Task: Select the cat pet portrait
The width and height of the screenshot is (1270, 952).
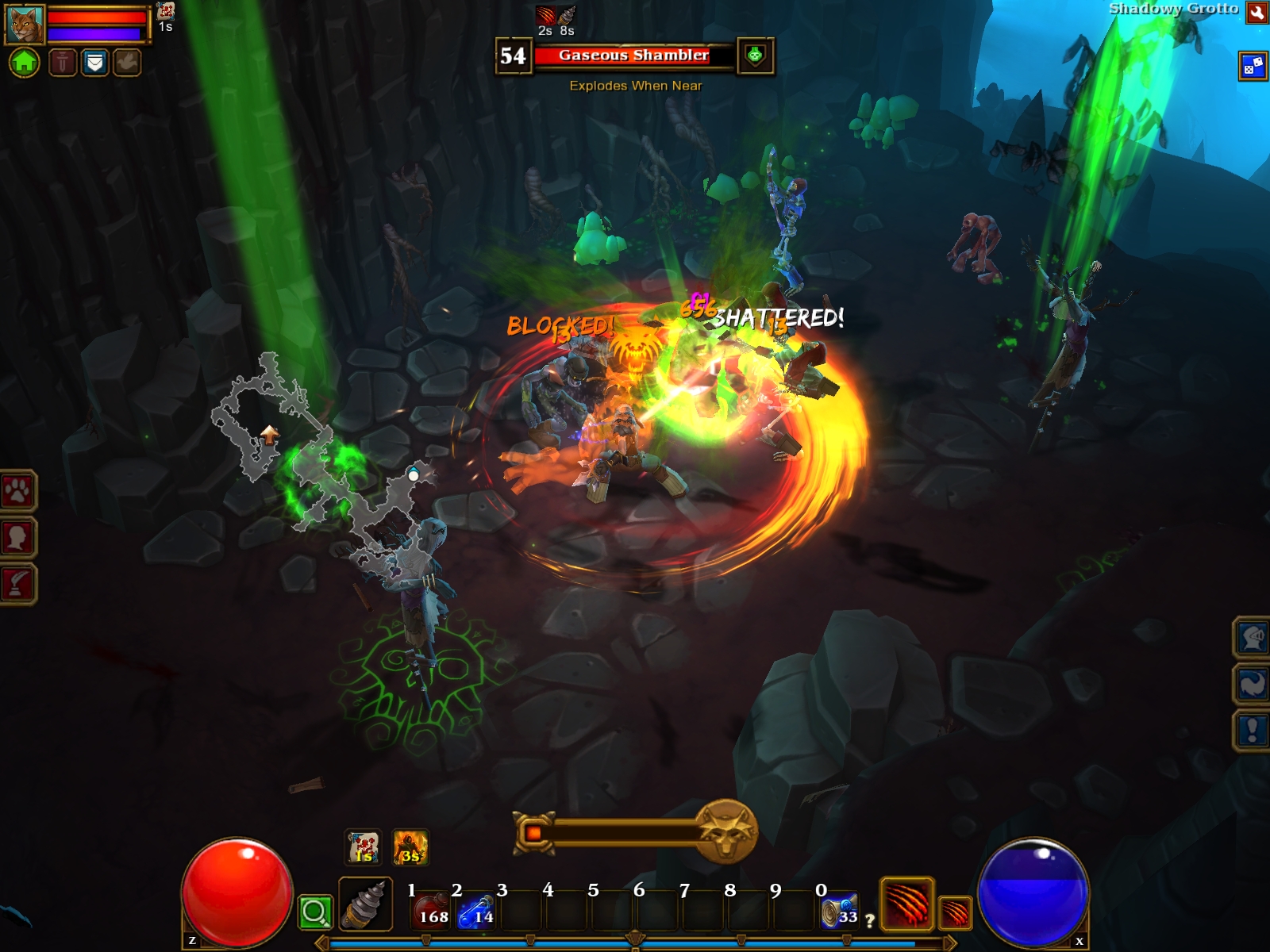Action: point(25,25)
